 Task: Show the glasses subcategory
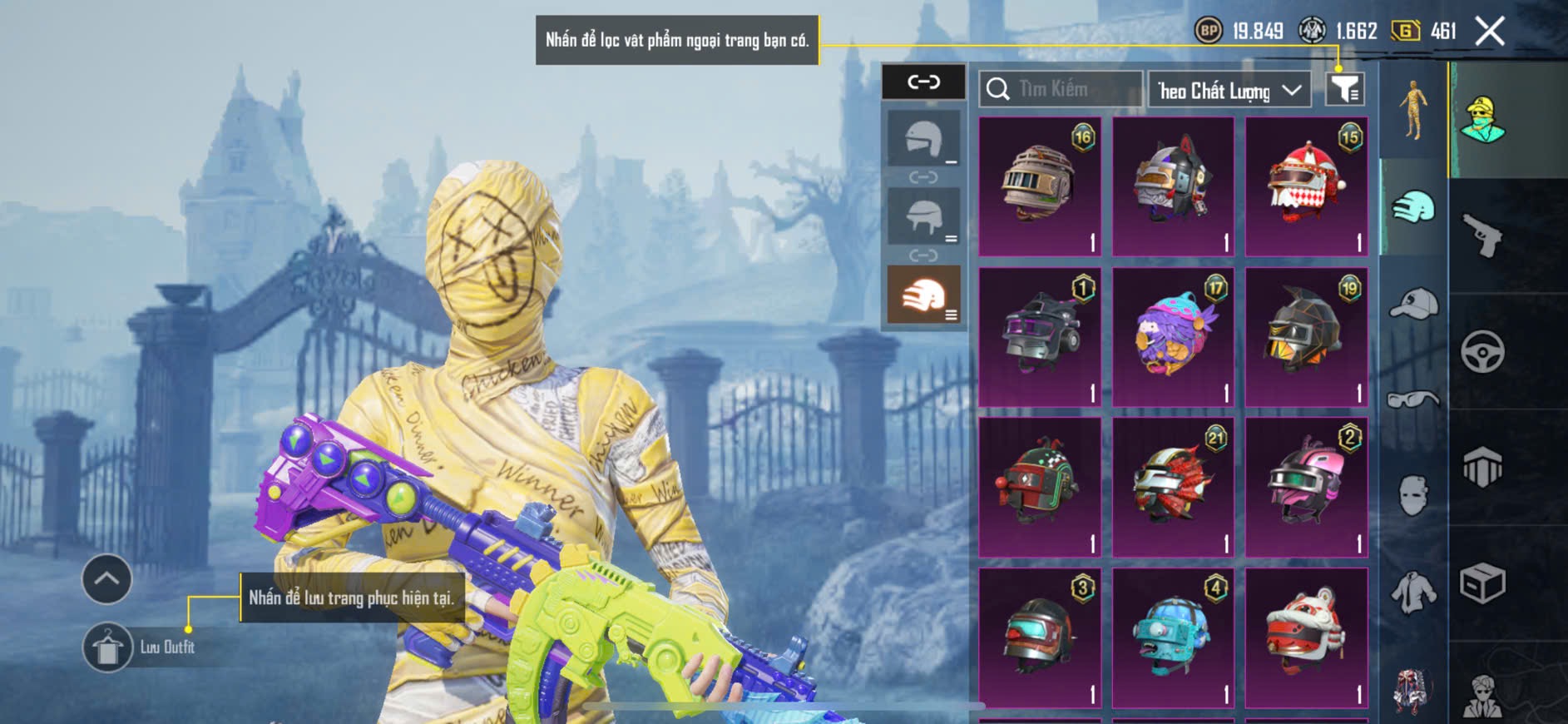click(x=1413, y=399)
